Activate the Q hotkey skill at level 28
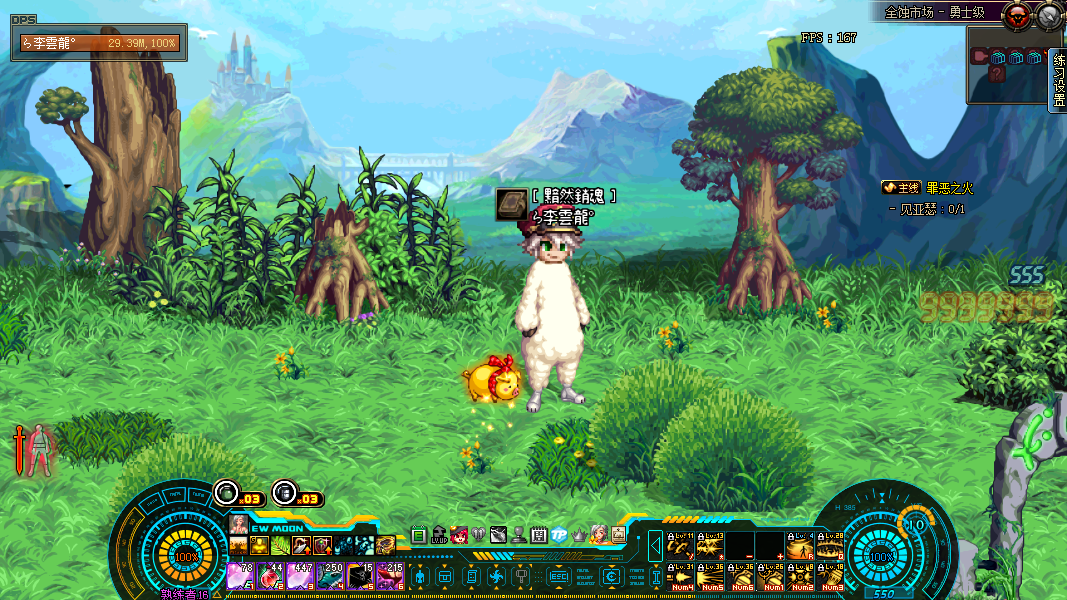Image resolution: width=1067 pixels, height=600 pixels. coord(830,546)
